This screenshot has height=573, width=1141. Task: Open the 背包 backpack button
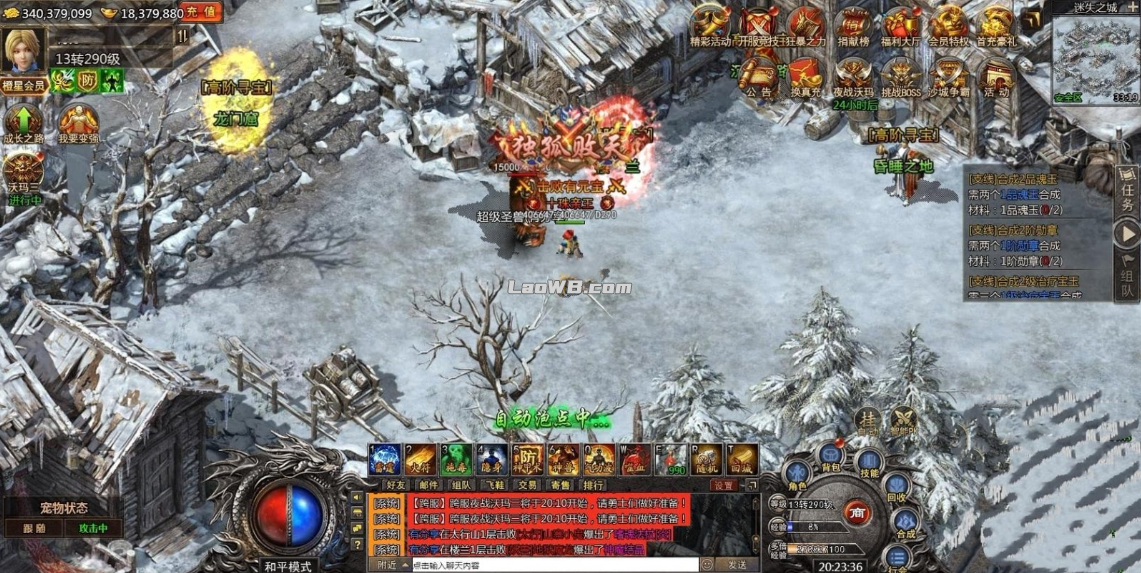point(830,453)
